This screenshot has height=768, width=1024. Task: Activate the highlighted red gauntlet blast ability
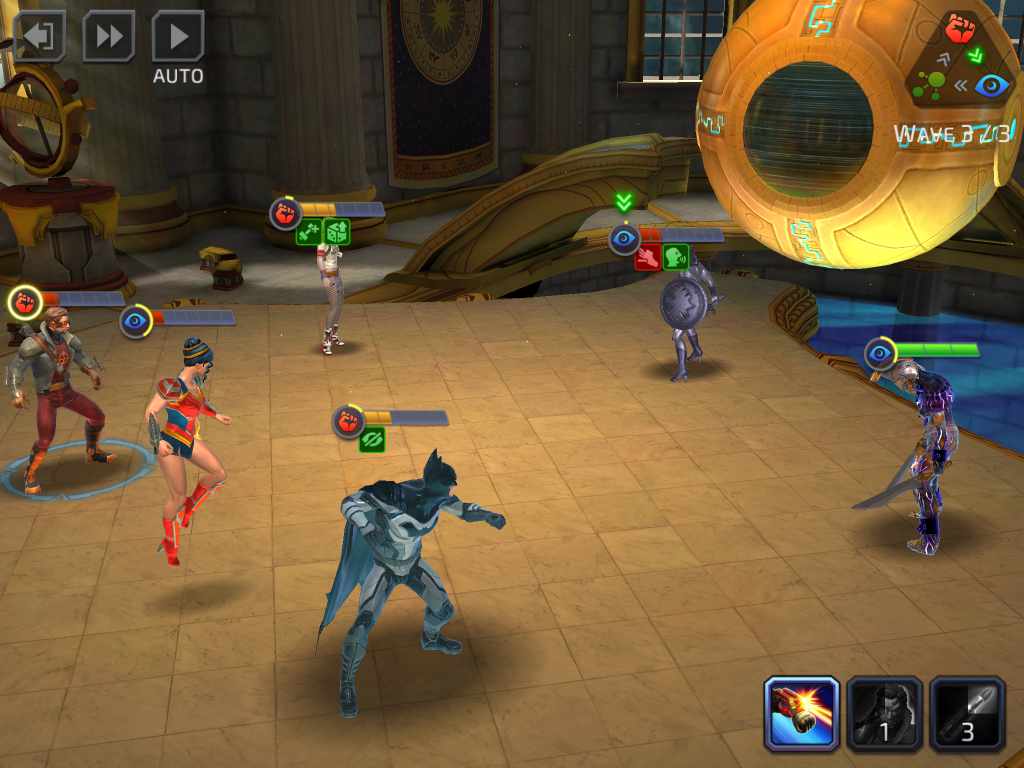coord(802,713)
